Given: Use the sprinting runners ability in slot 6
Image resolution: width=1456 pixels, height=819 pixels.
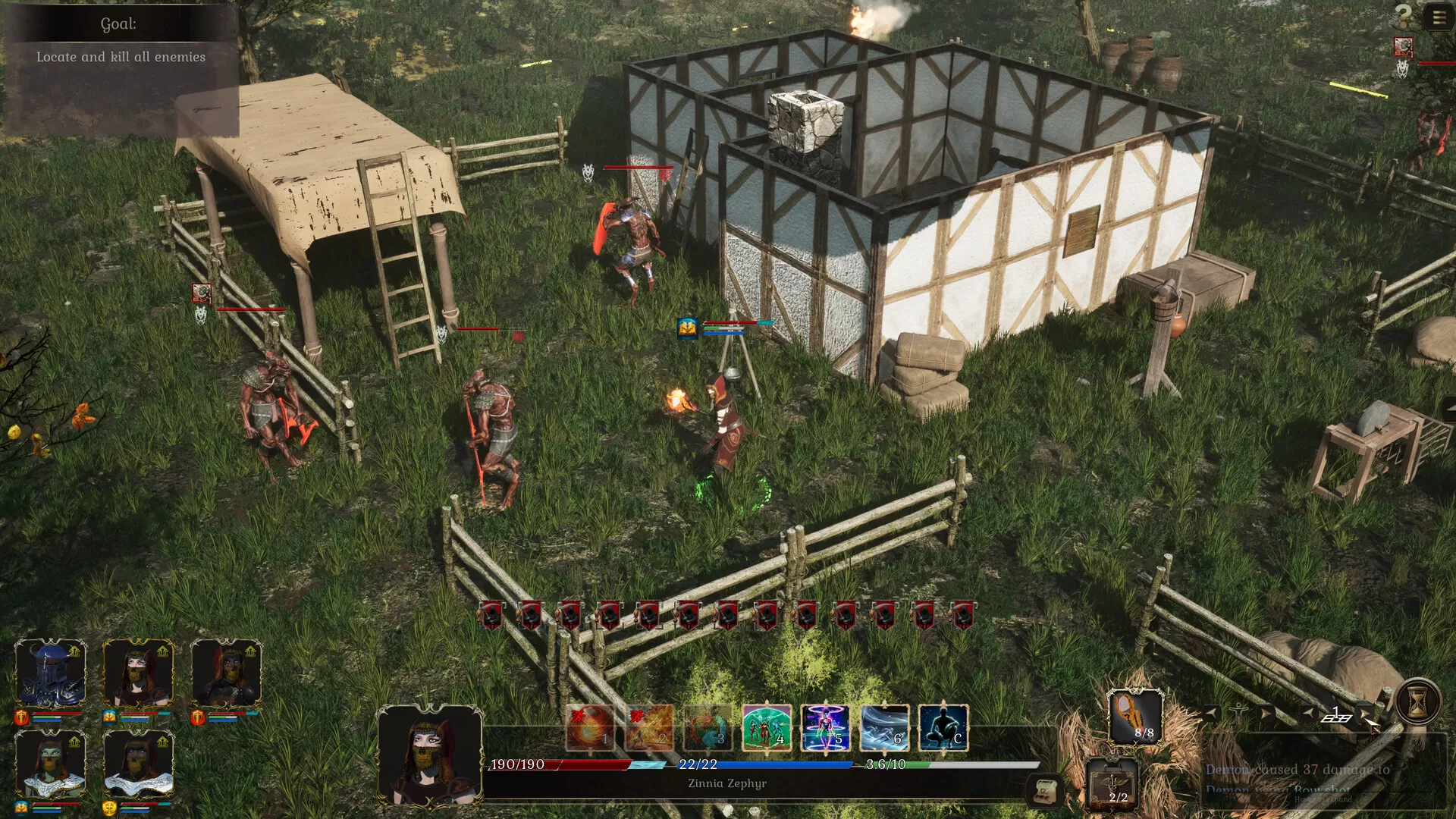Looking at the screenshot, I should click(x=884, y=728).
